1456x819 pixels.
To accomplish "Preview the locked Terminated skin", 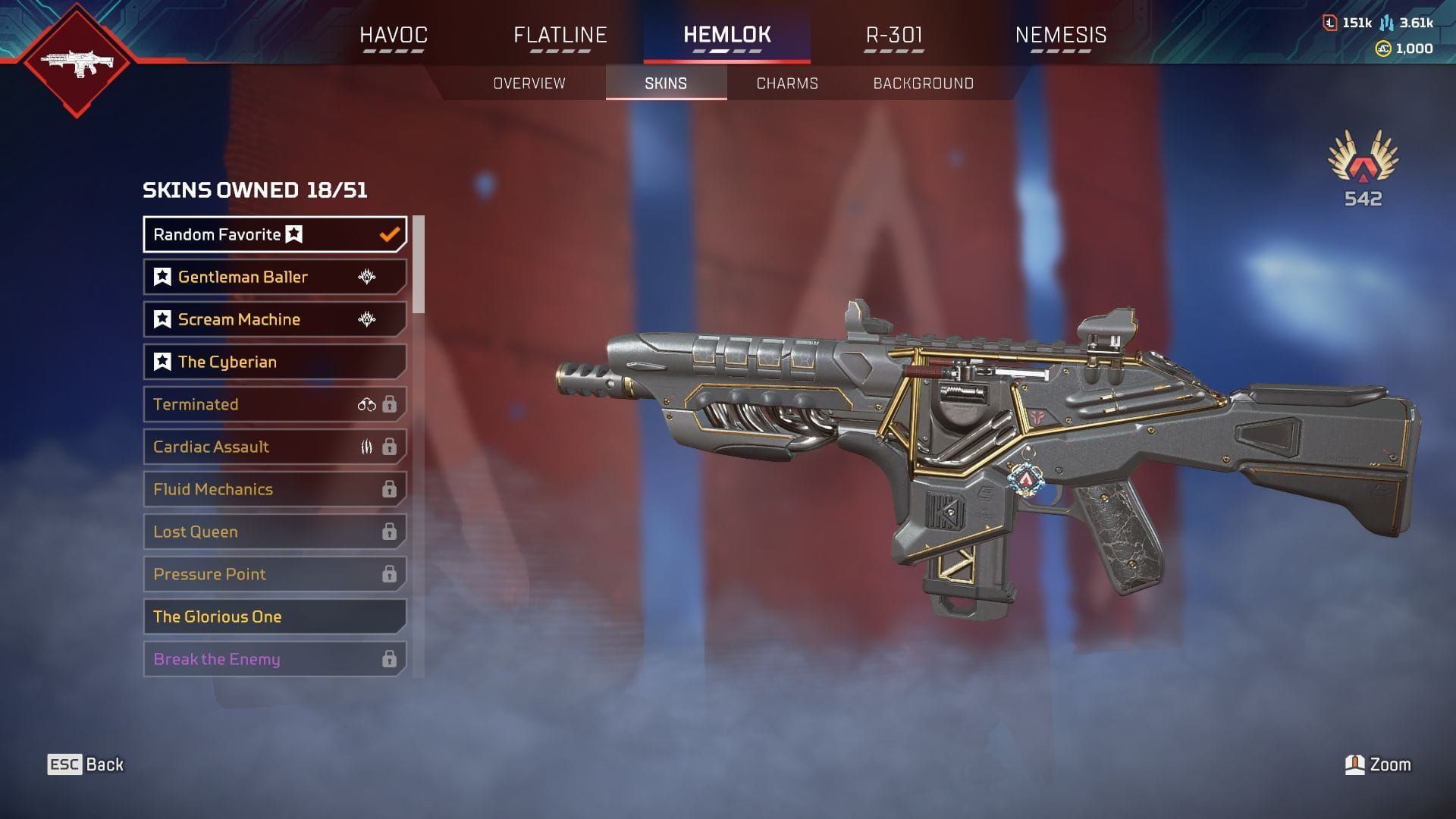I will pos(275,404).
